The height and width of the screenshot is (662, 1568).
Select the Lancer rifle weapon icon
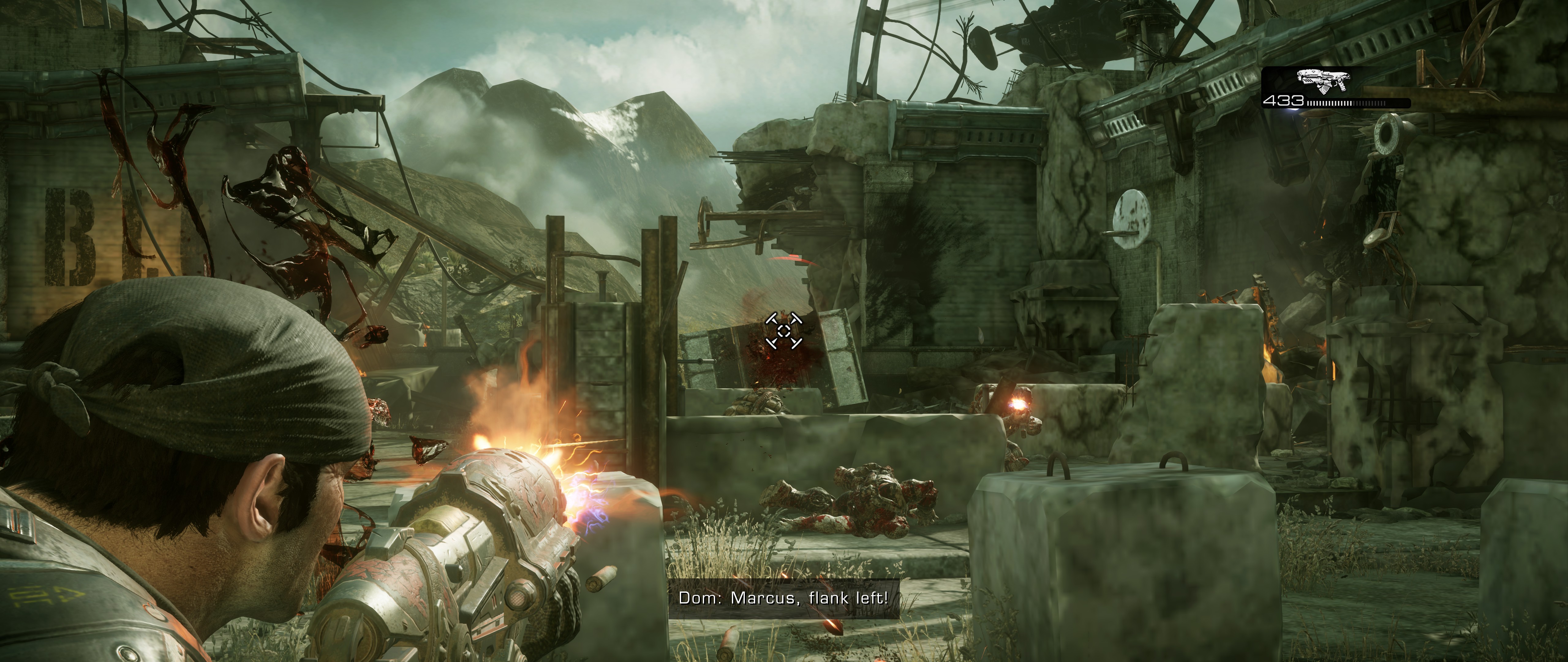(x=1323, y=80)
